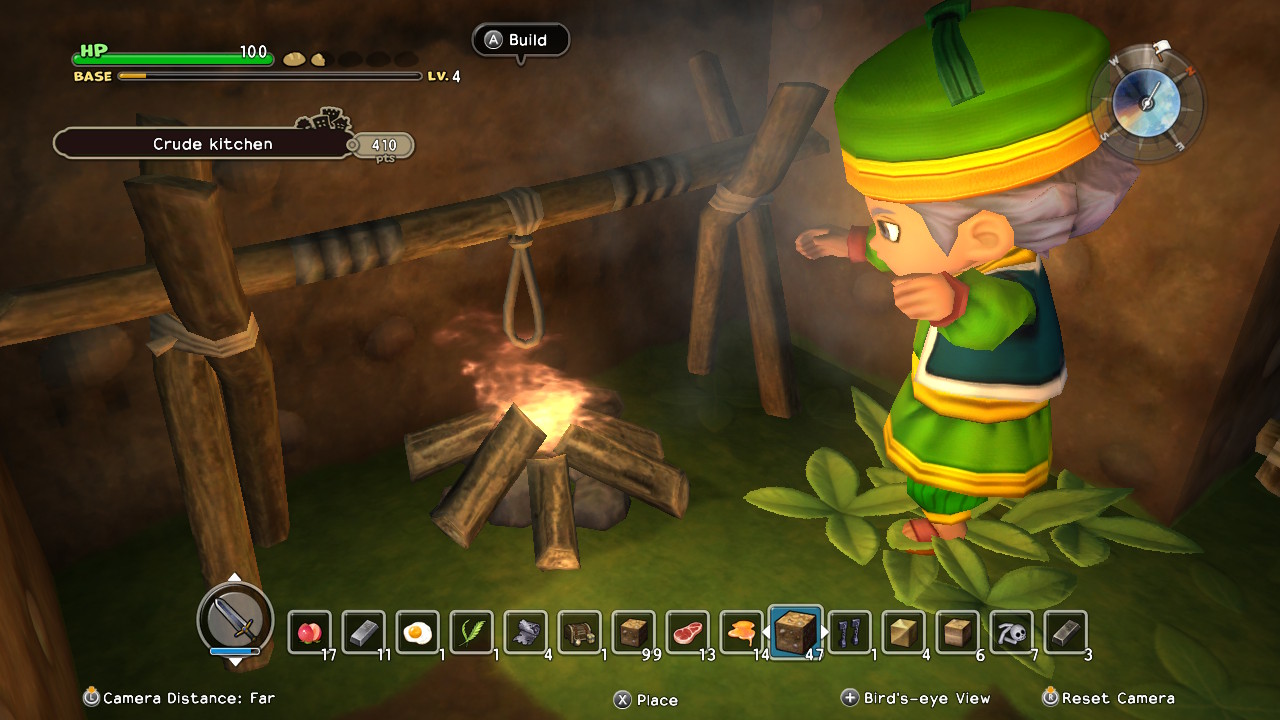Open the compass in the corner
Screen dimensions: 1280x720
coord(1147,99)
